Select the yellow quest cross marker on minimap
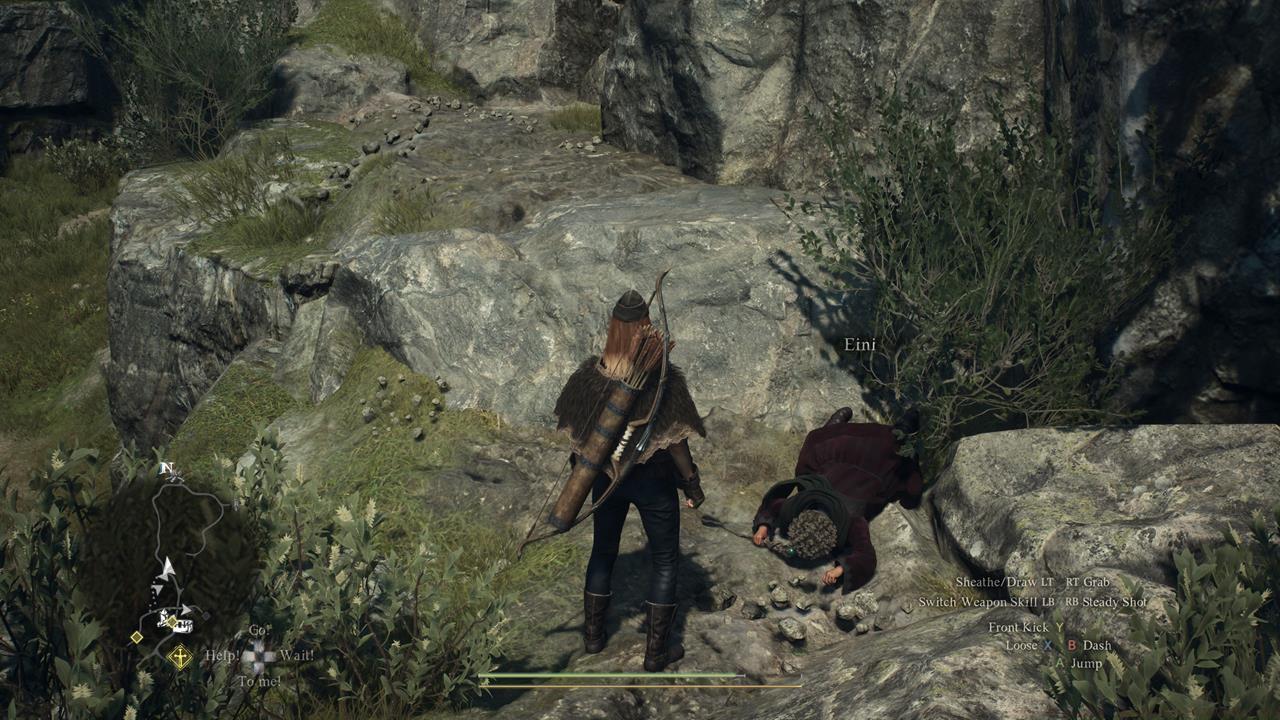This screenshot has width=1280, height=720. coord(179,655)
